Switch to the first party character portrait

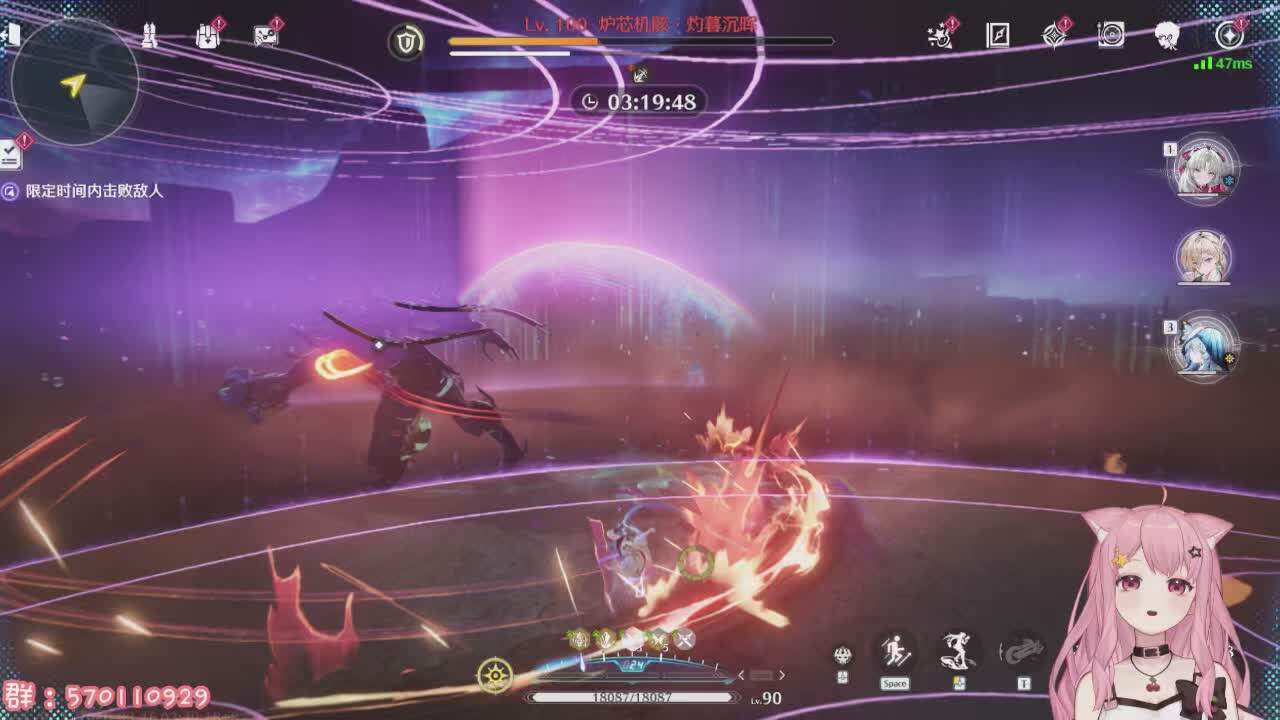click(x=1205, y=169)
